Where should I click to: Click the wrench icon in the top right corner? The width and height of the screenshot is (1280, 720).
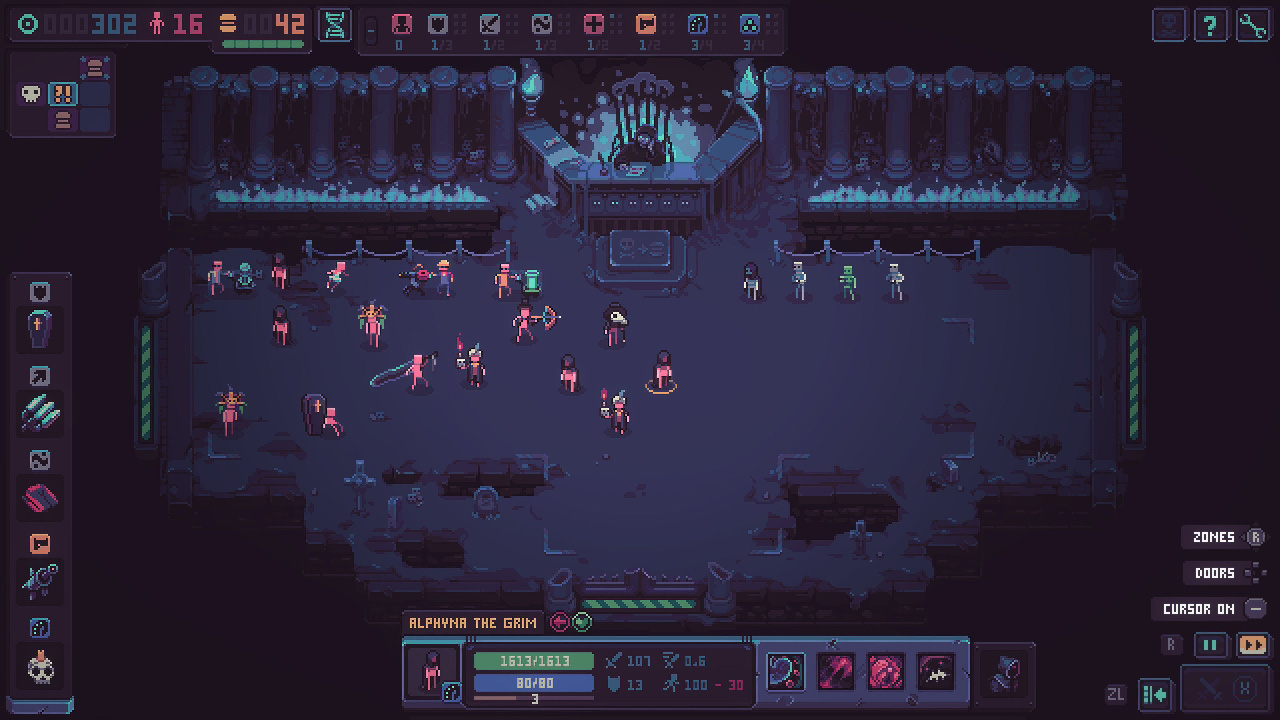click(x=1252, y=25)
